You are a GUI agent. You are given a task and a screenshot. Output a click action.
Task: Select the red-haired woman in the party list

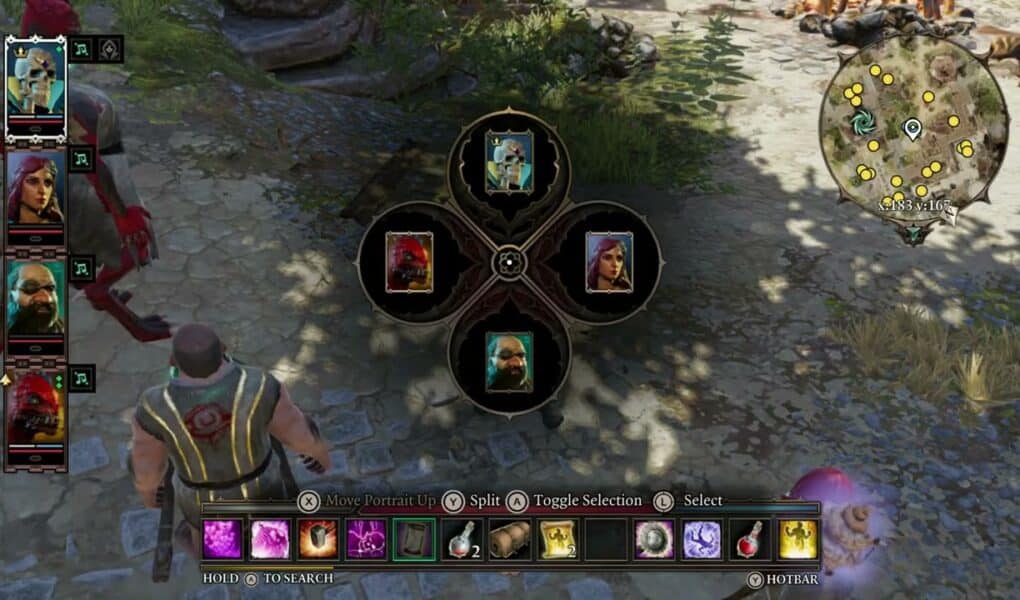click(37, 188)
